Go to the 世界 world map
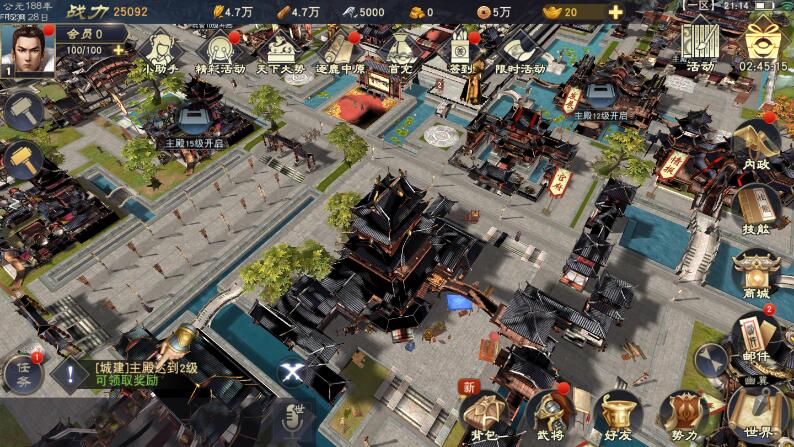The width and height of the screenshot is (794, 447). [757, 410]
